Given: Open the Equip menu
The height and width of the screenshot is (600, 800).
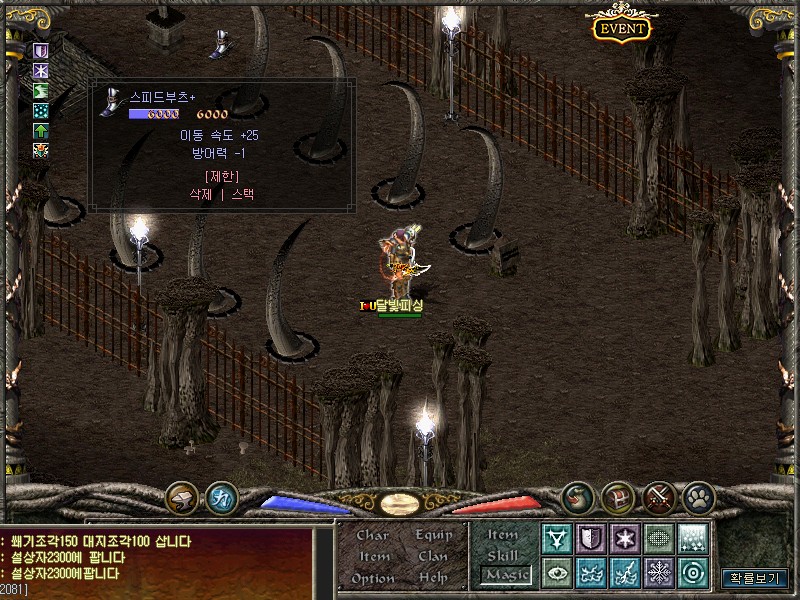Looking at the screenshot, I should click(434, 535).
